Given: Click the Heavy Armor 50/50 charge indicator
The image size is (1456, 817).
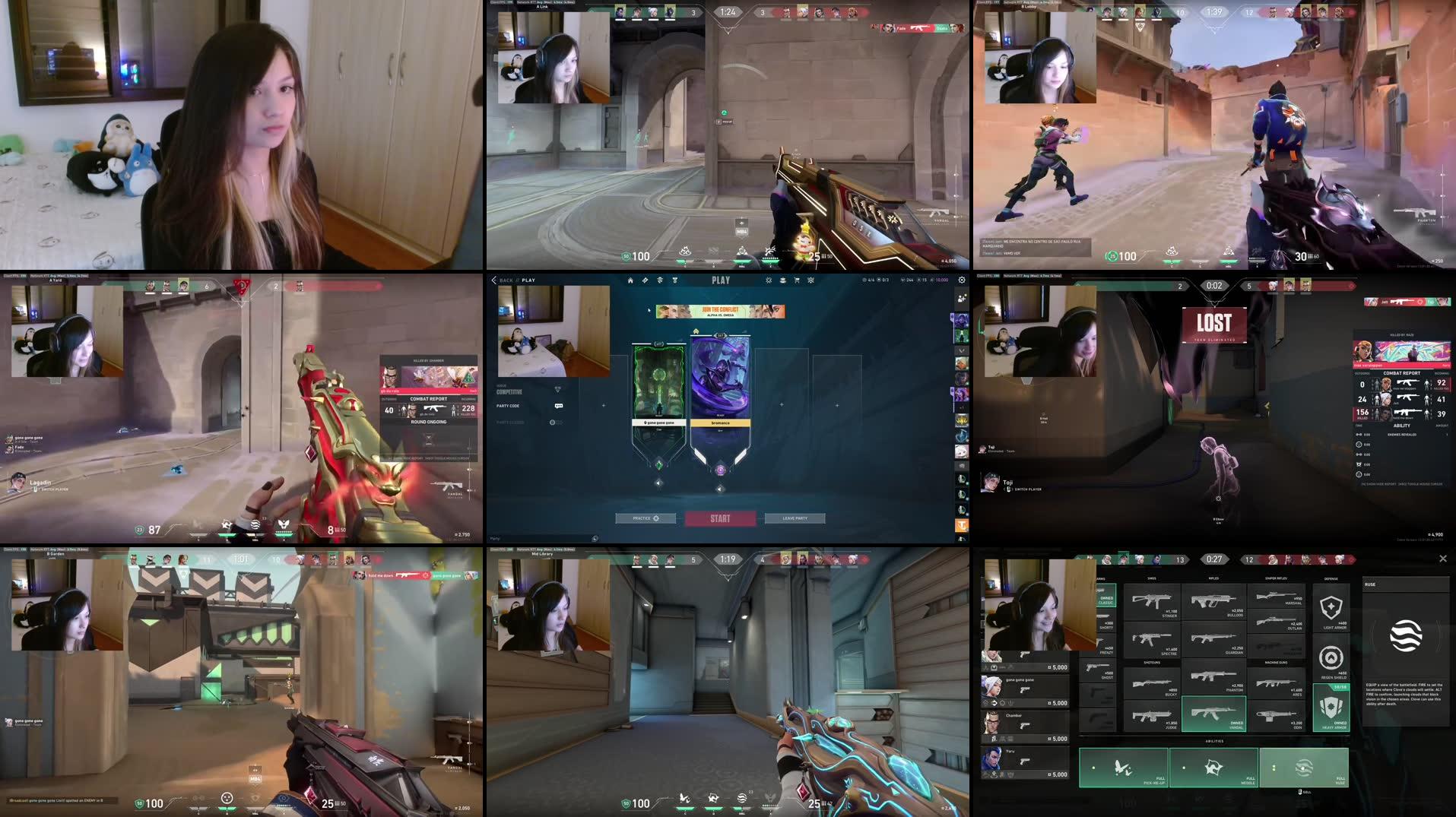Looking at the screenshot, I should [1340, 687].
